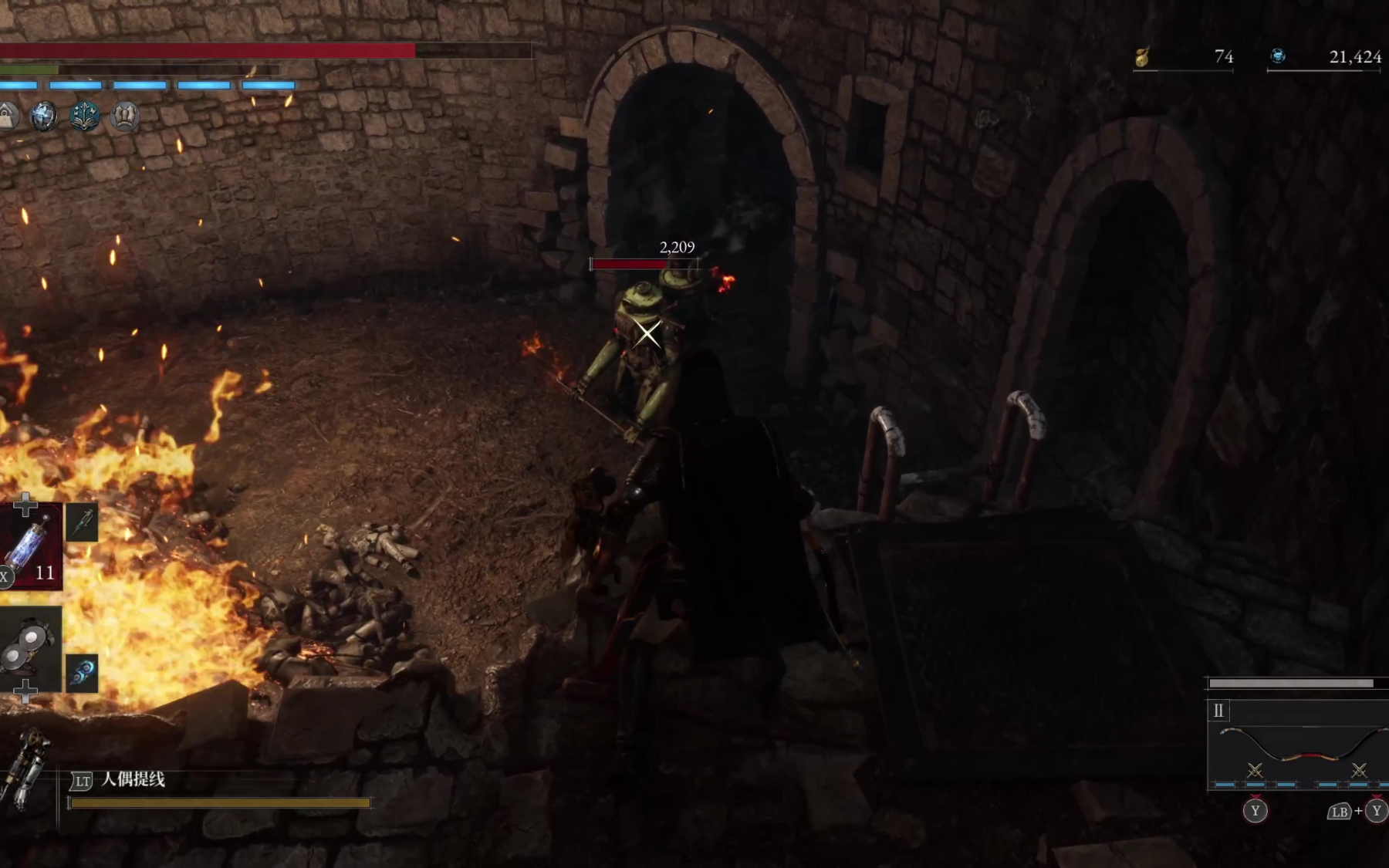Click the golden gourd item counter icon
This screenshot has height=868, width=1389.
point(1143,56)
